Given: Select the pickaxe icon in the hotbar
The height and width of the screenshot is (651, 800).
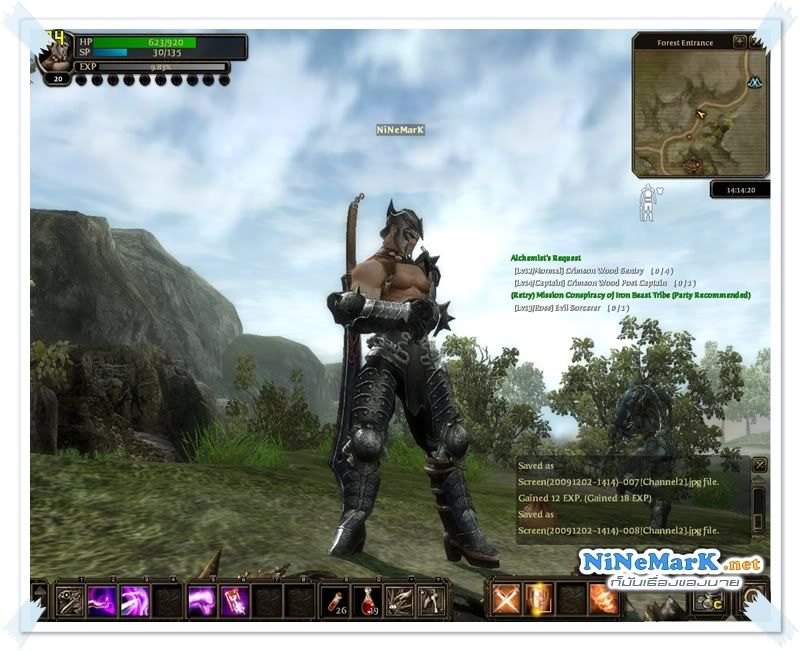Looking at the screenshot, I should coord(431,600).
